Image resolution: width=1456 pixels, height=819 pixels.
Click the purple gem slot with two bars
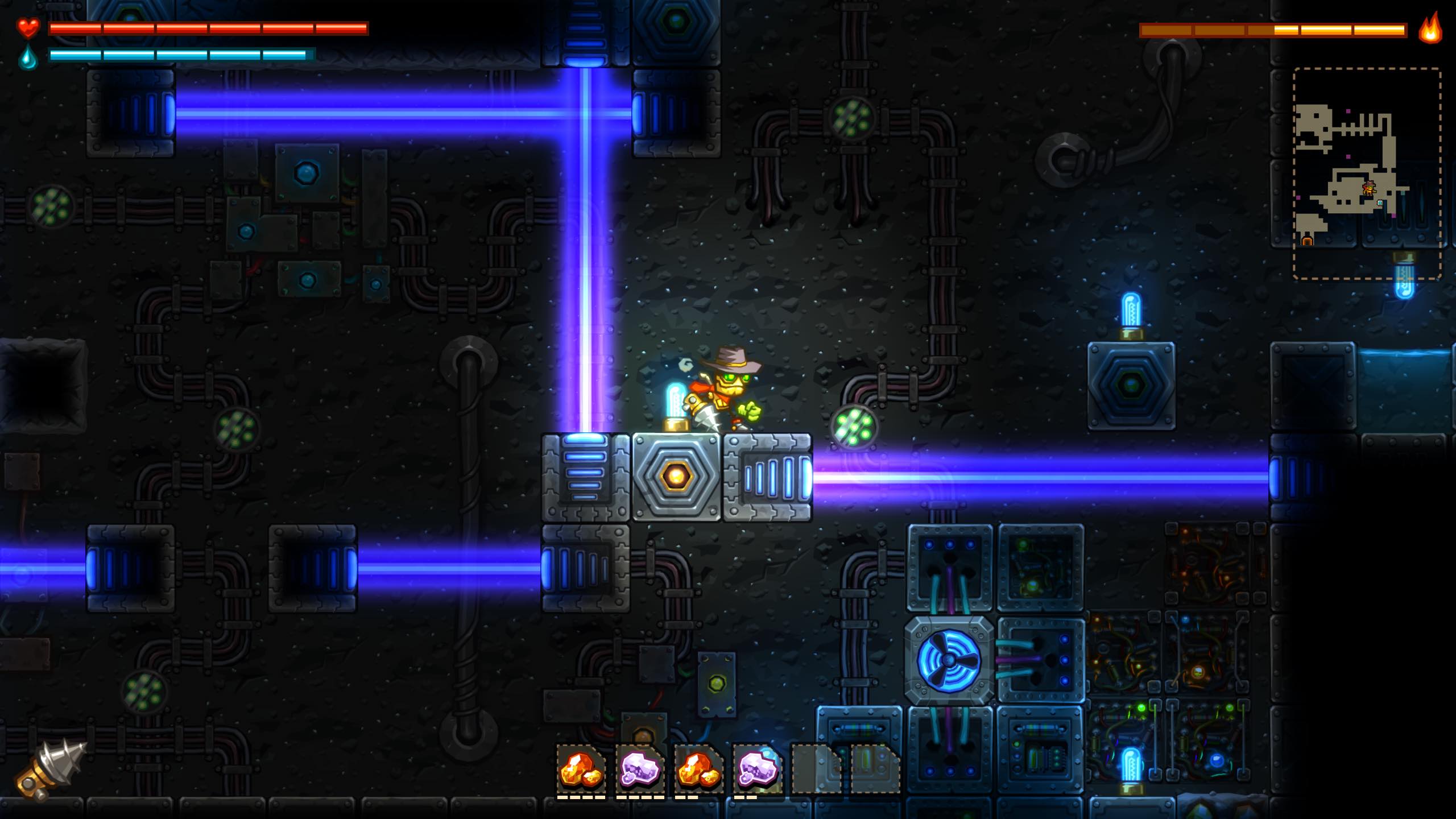(758, 769)
